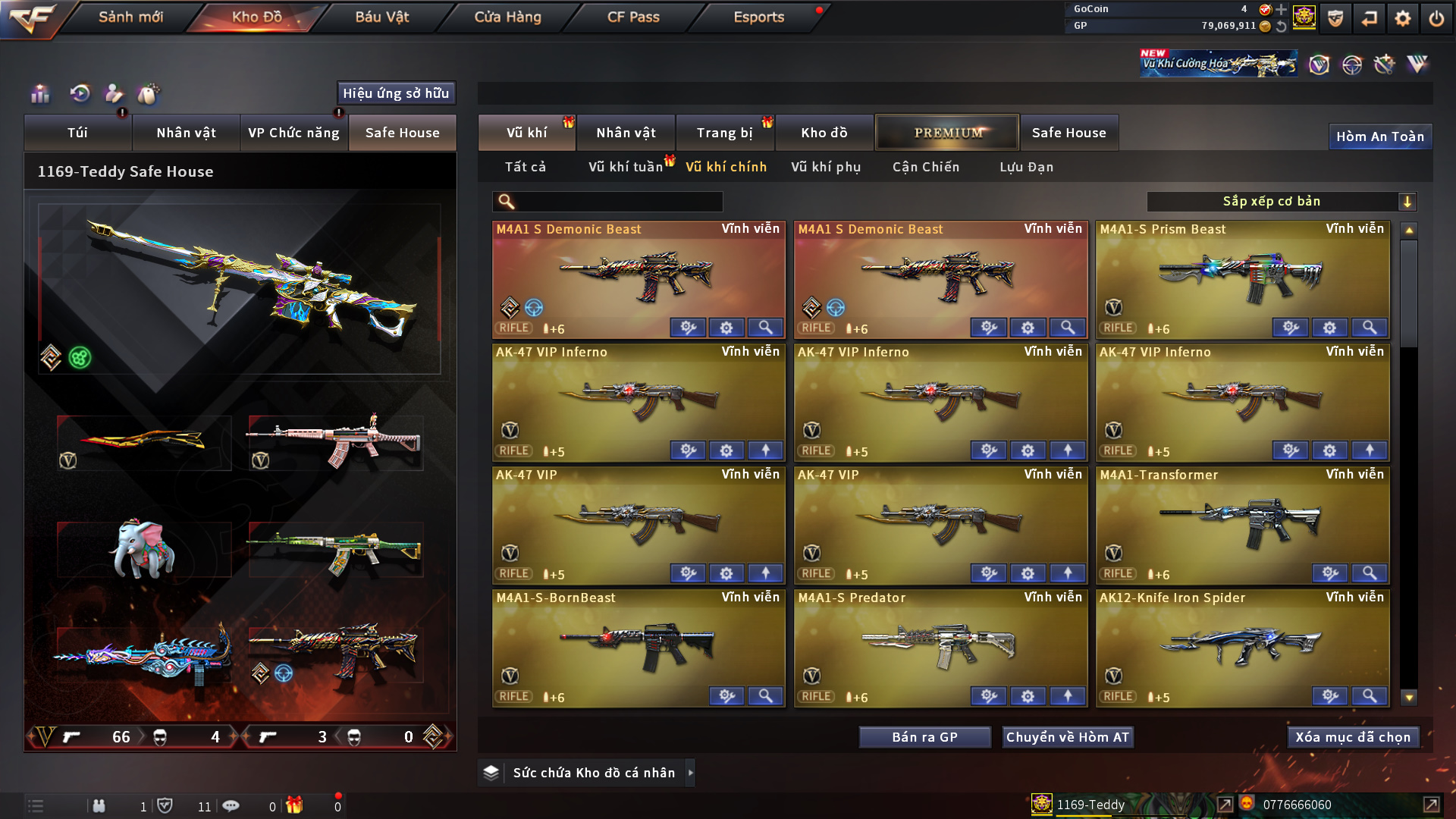The height and width of the screenshot is (819, 1456).
Task: Go to the Sảnh mới lobby
Action: coord(130,17)
